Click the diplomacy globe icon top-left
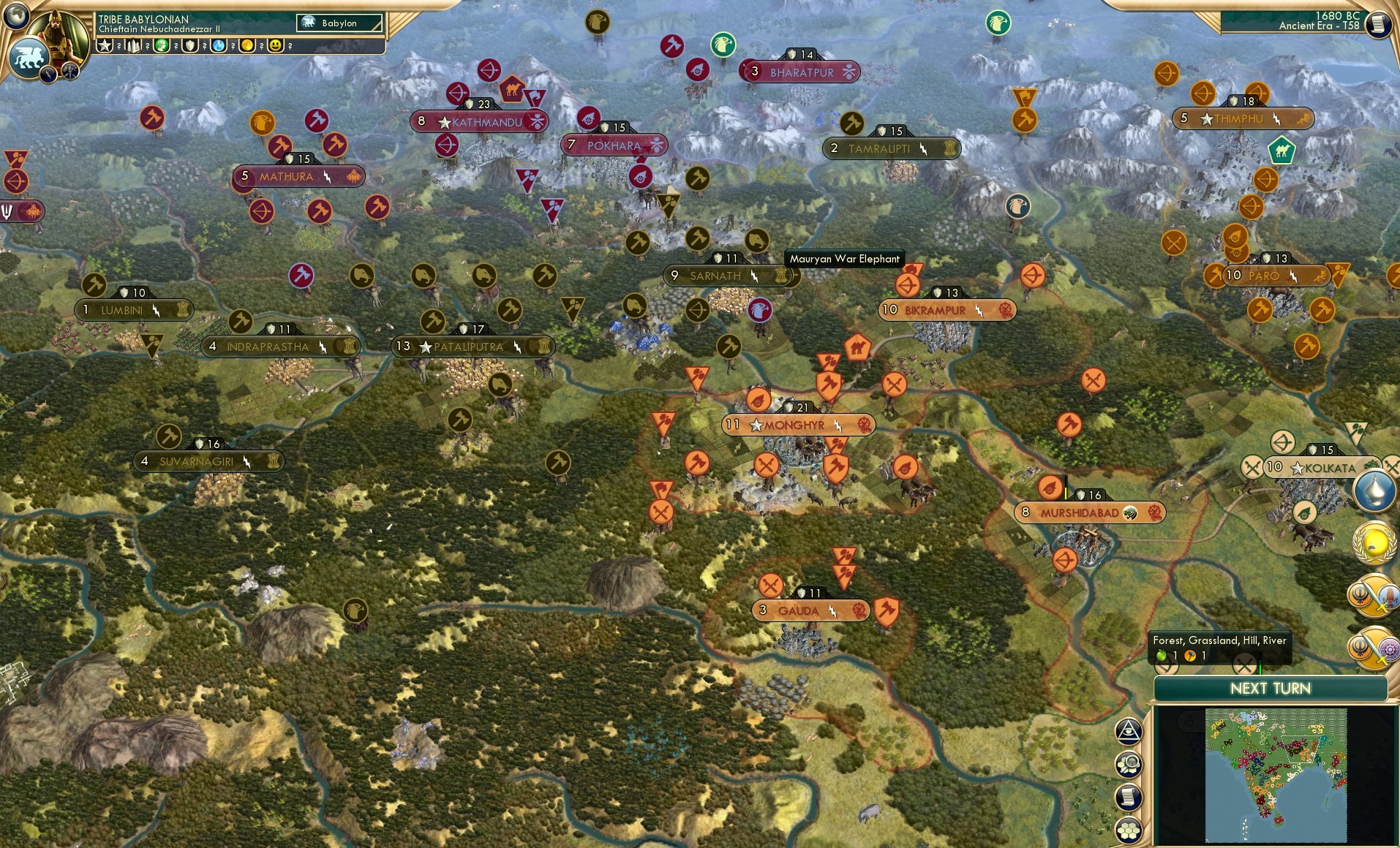1400x848 pixels. pyautogui.click(x=16, y=16)
